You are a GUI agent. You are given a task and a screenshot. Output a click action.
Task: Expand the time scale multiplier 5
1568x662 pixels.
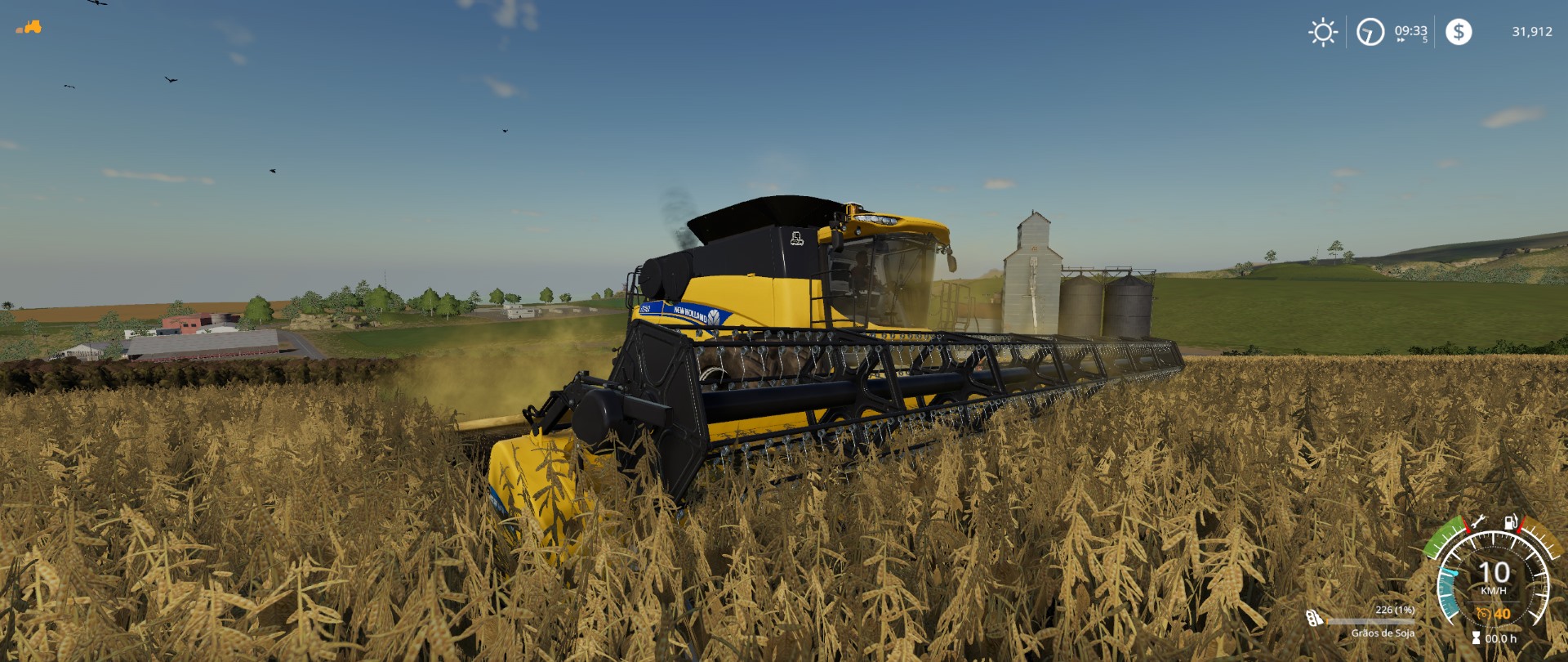pos(1425,40)
